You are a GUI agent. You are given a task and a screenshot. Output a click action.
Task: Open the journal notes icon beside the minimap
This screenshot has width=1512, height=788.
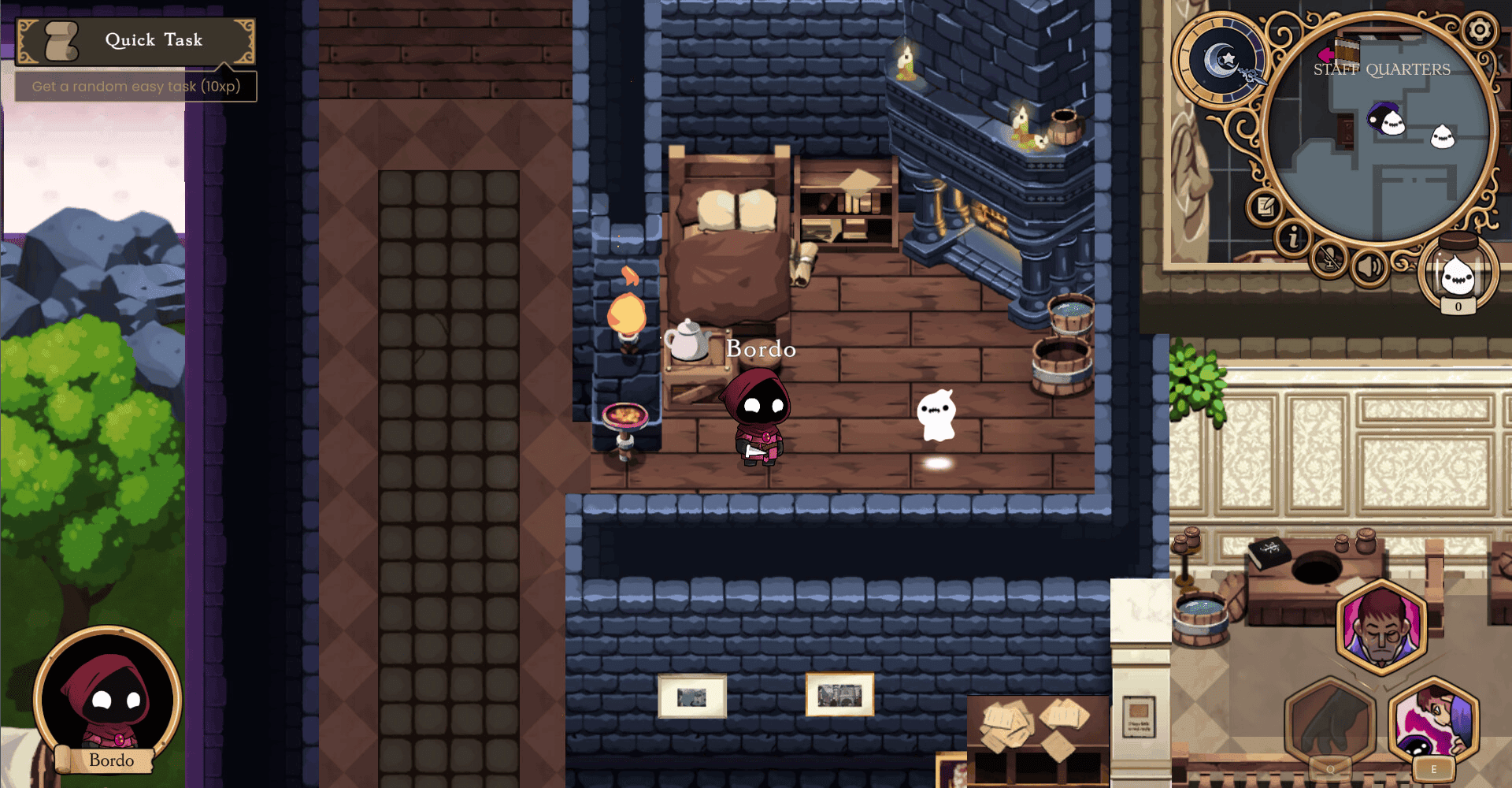pos(1266,206)
